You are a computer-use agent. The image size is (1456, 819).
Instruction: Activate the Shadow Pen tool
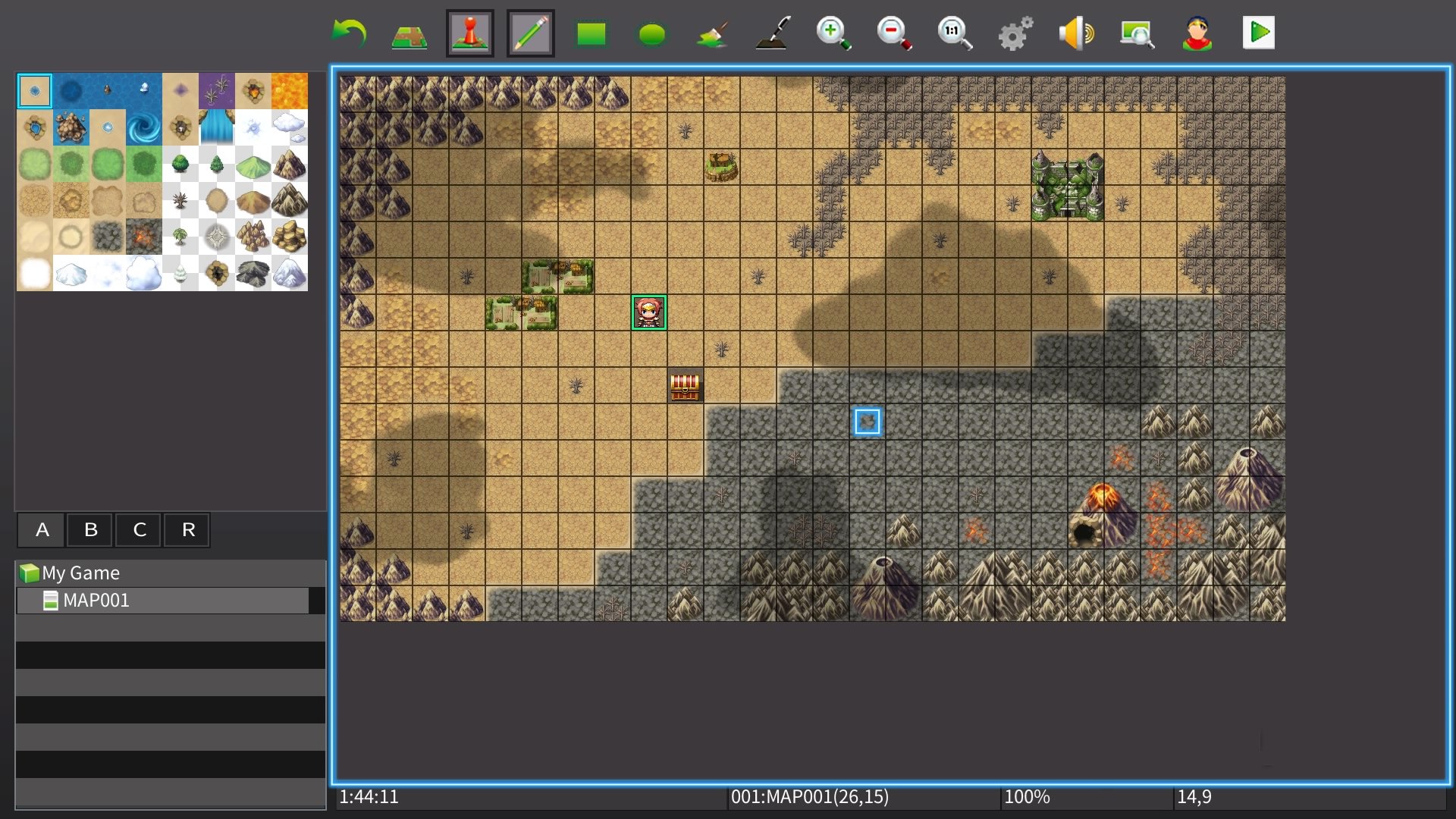click(773, 32)
